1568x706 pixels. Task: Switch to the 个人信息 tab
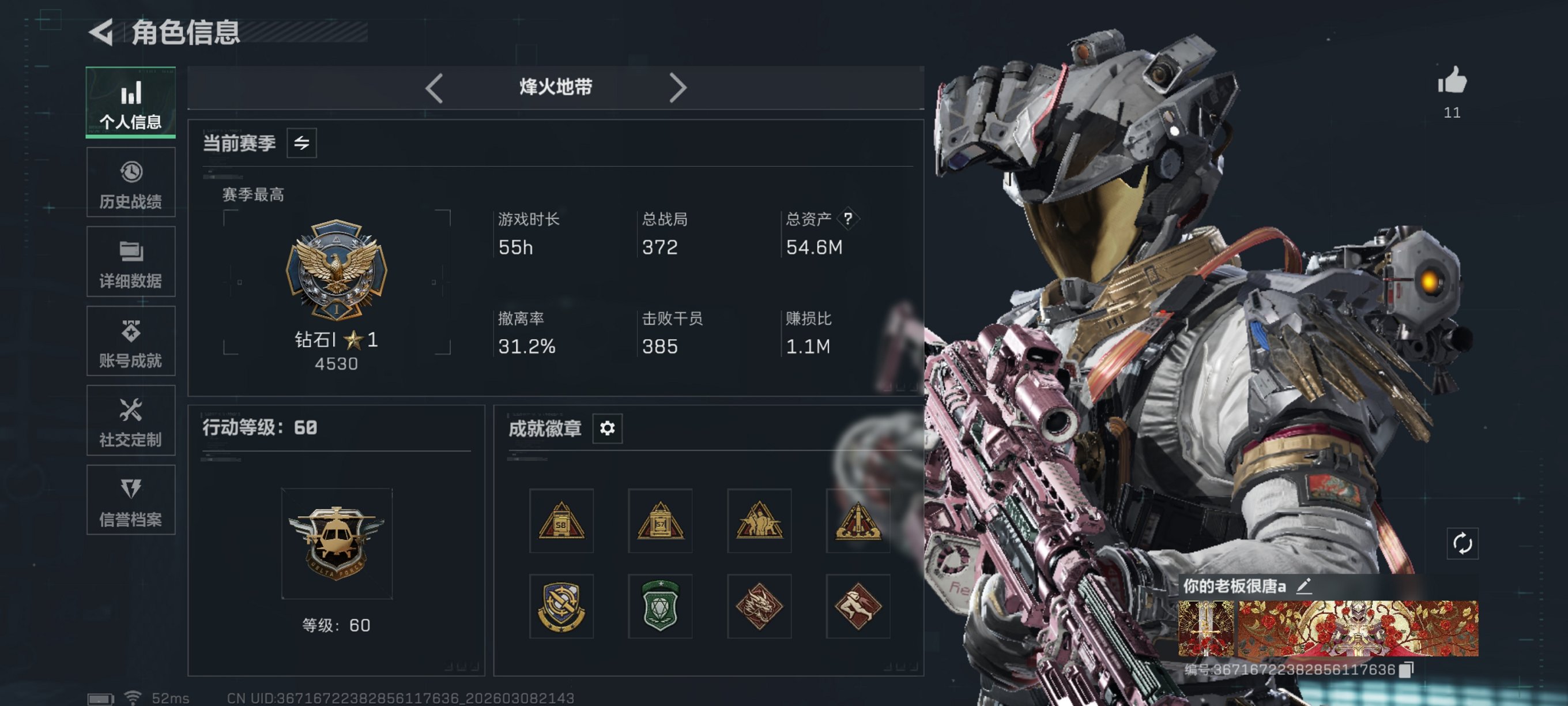point(131,102)
